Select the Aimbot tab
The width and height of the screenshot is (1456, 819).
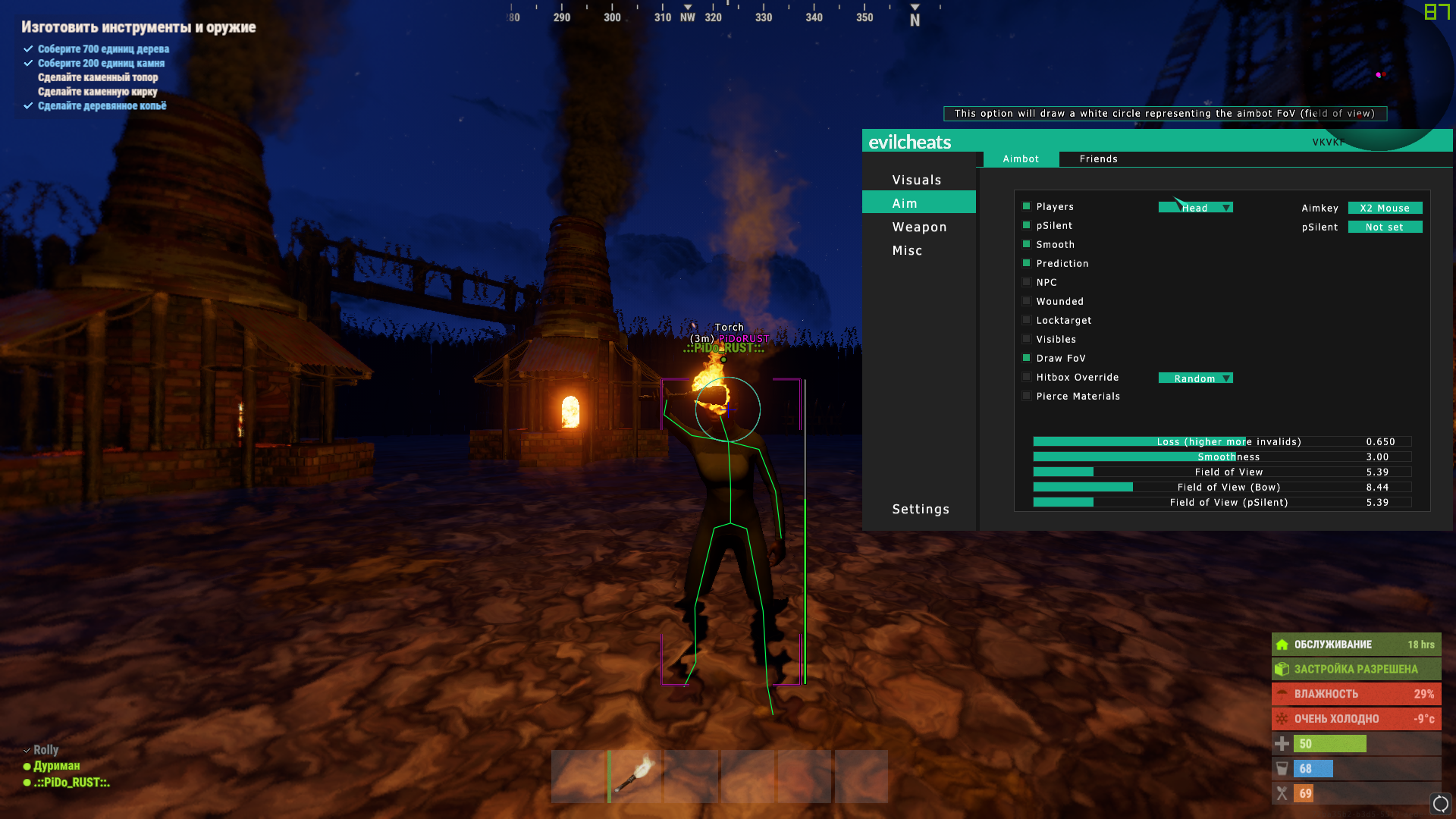1021,158
